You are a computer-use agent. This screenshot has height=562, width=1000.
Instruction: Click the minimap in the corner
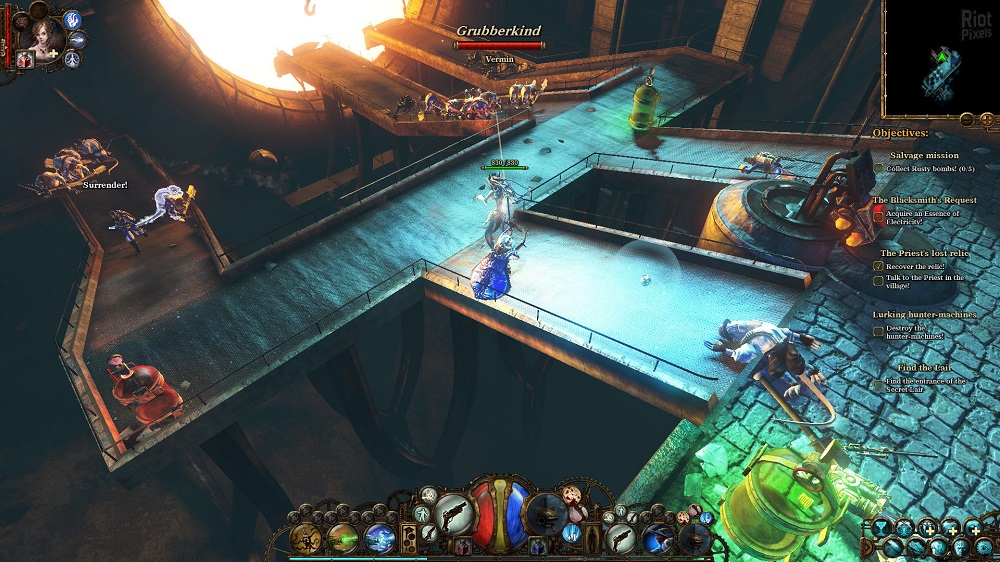(x=939, y=58)
